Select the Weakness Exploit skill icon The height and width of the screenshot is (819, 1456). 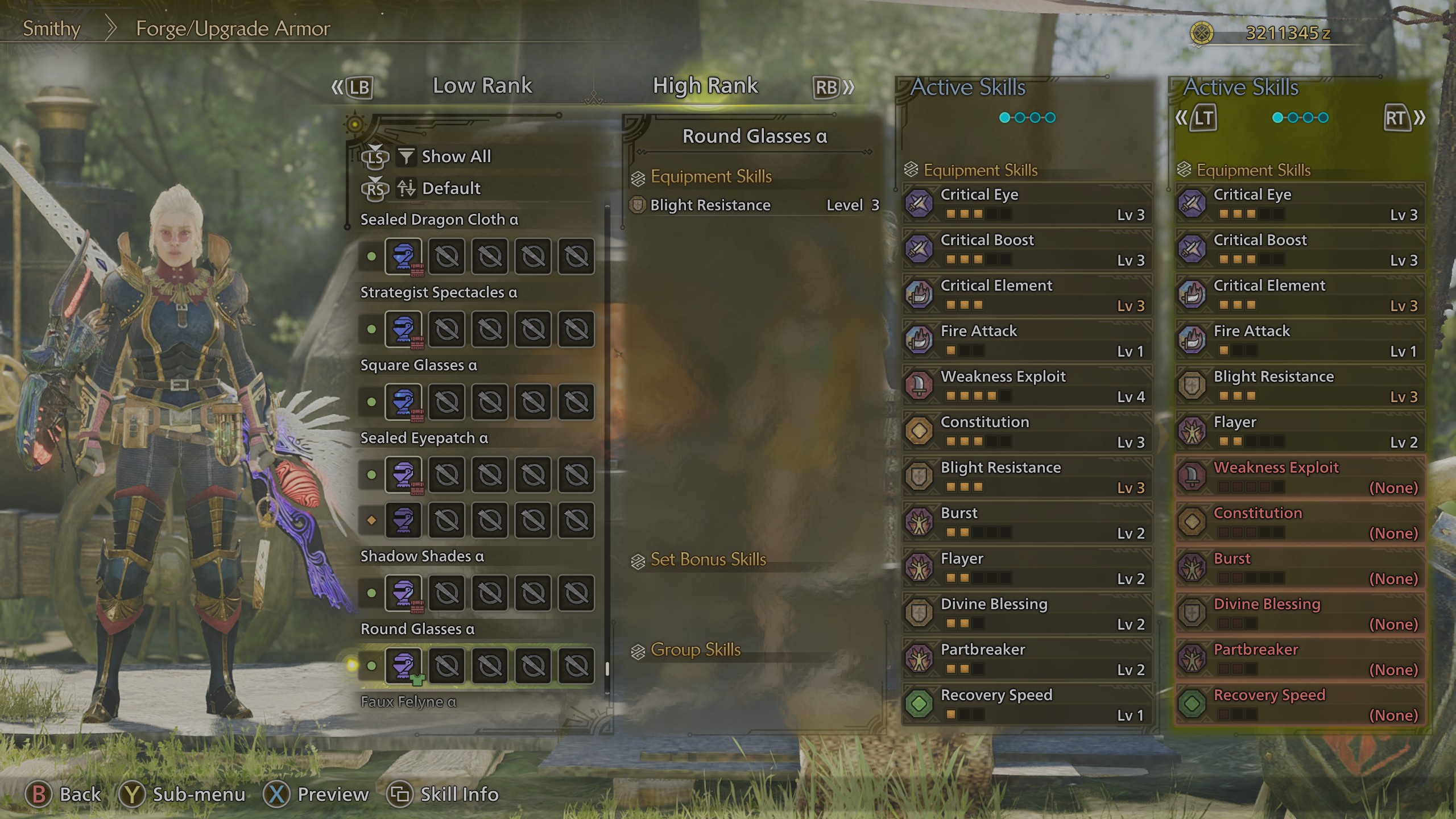click(x=919, y=386)
